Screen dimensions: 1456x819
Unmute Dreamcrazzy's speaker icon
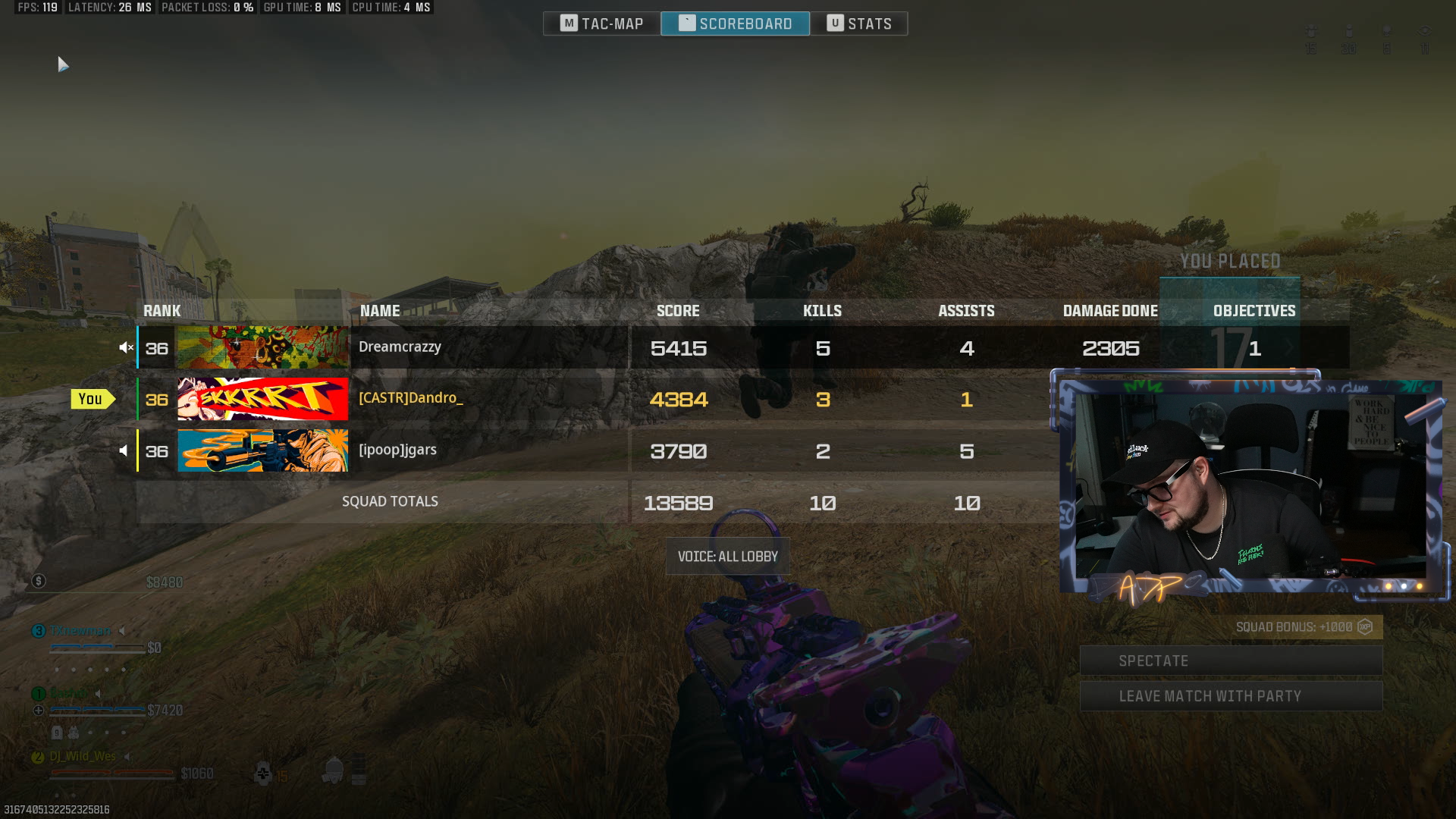(125, 348)
